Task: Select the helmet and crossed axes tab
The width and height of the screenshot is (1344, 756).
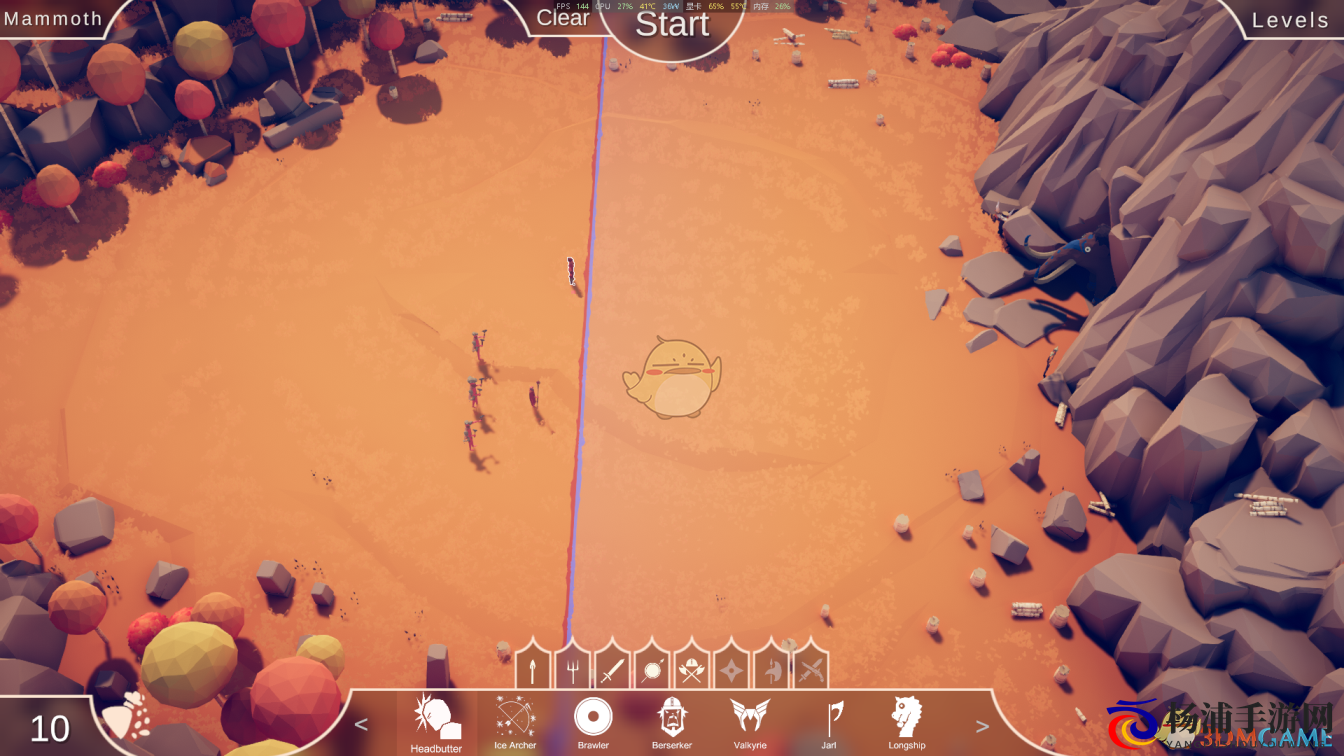Action: [x=691, y=668]
